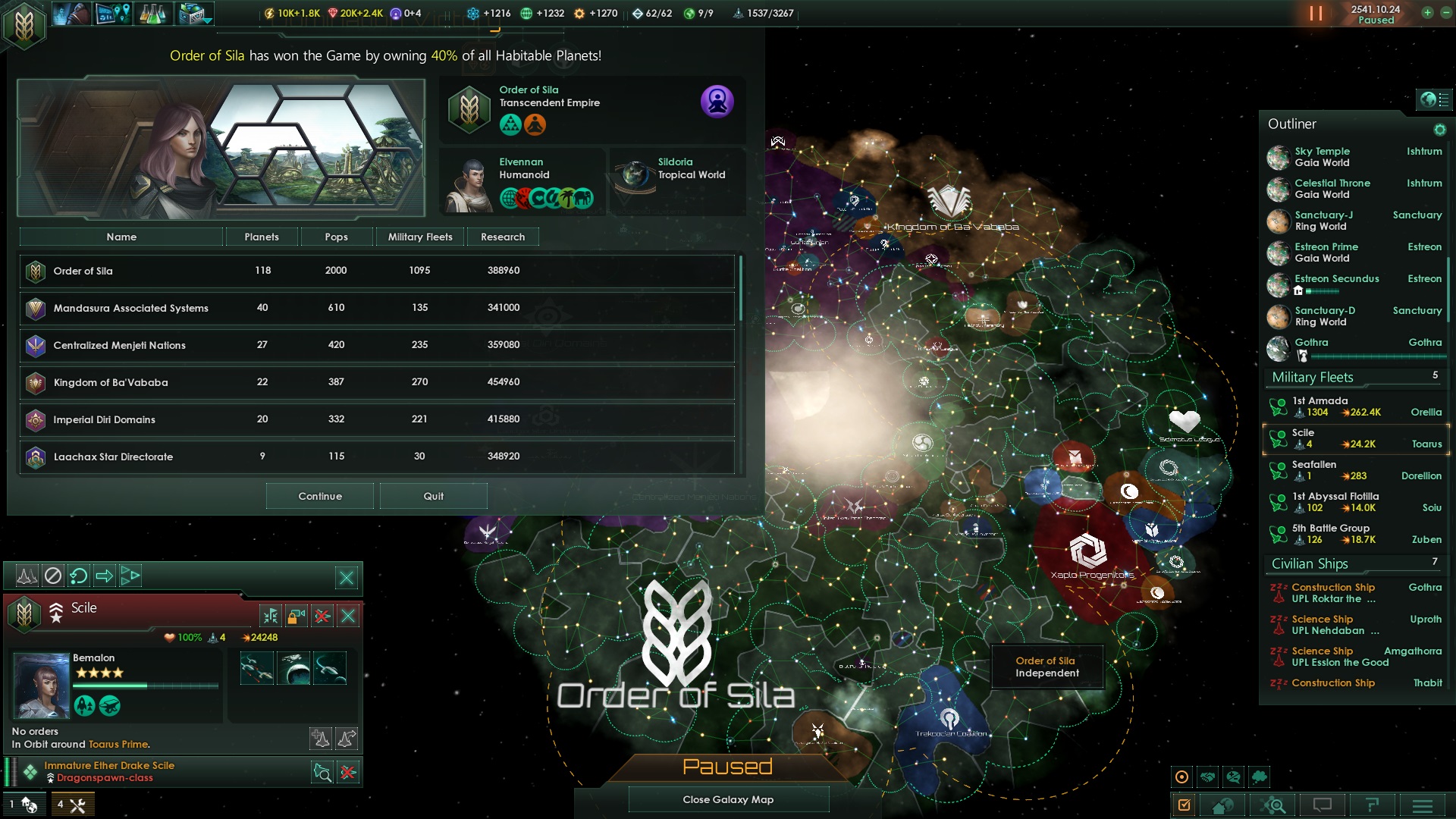
Task: Open the opinion modifiers speech-bubble icon
Action: coord(1235,778)
